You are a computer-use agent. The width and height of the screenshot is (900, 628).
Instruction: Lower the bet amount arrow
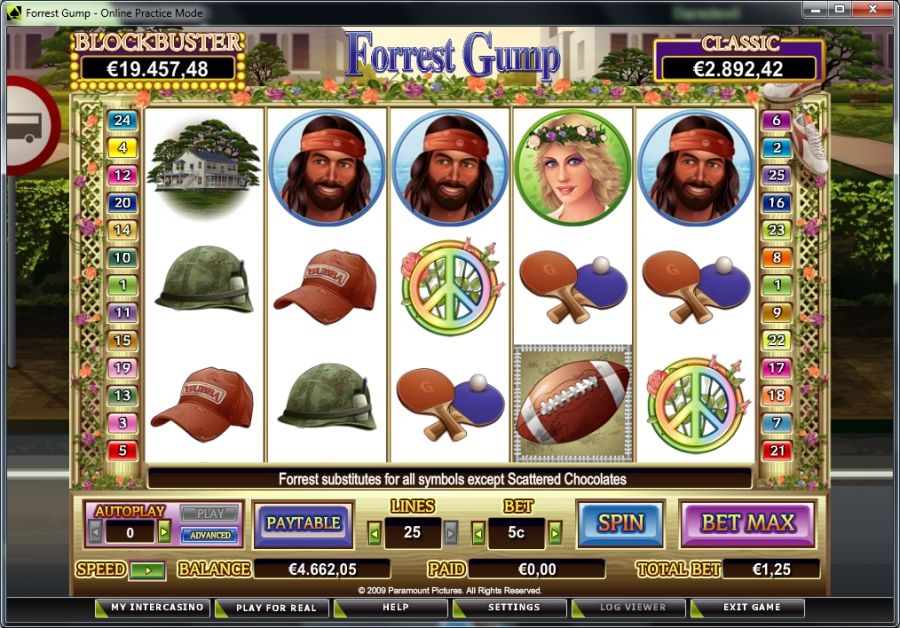(478, 532)
